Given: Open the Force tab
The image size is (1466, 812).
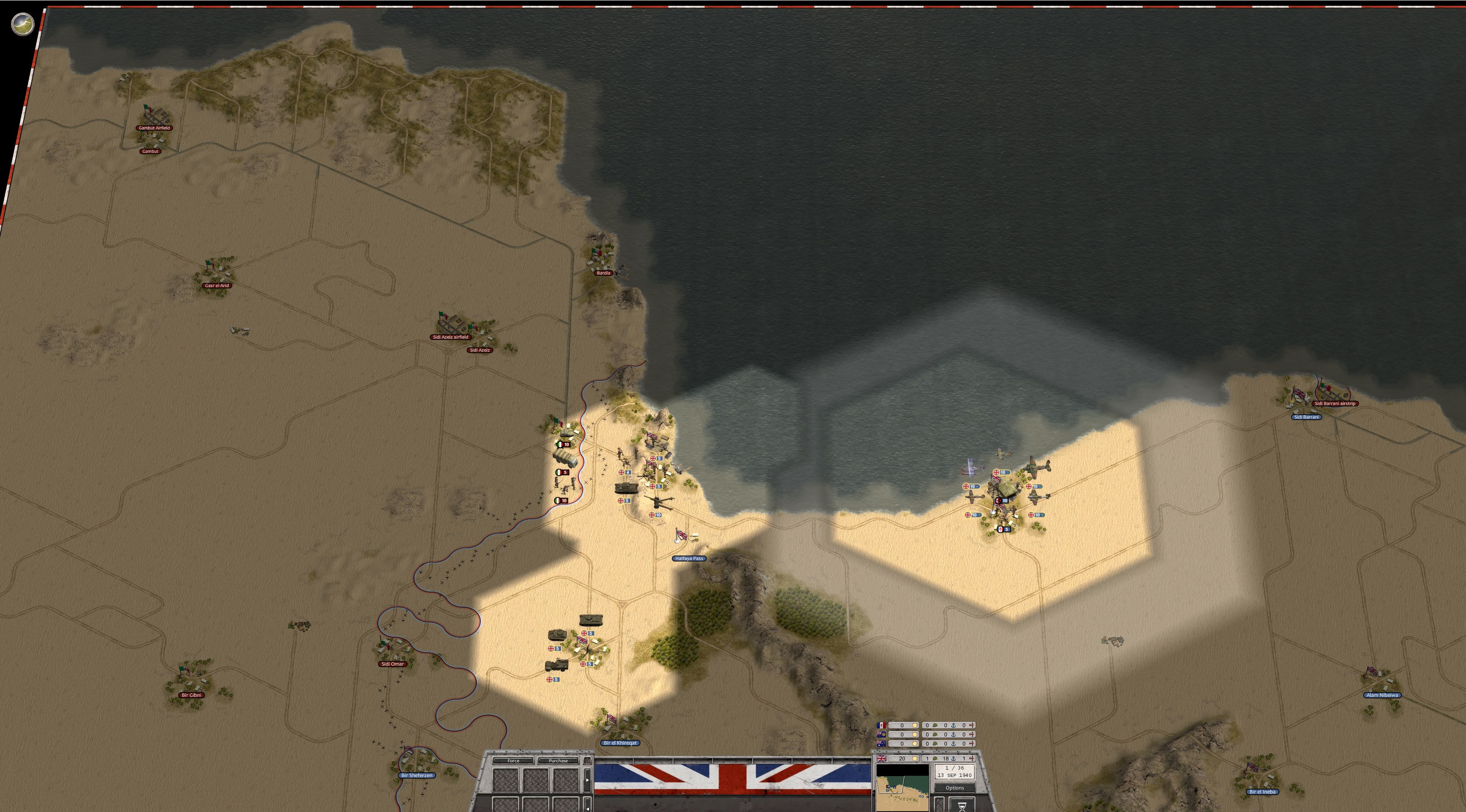Looking at the screenshot, I should 513,760.
